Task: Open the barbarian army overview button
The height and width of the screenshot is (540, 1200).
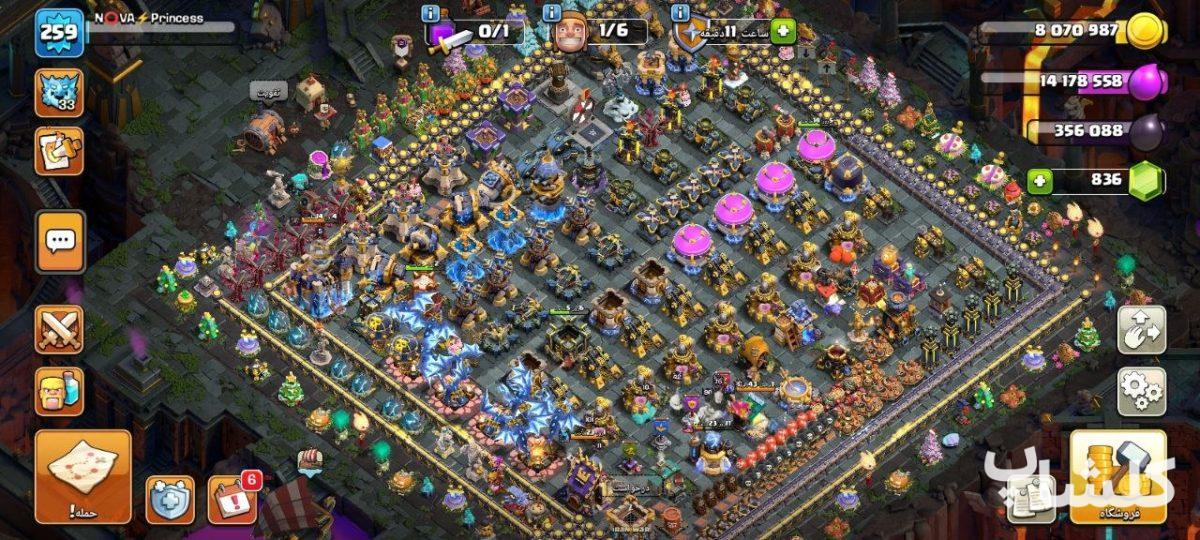Action: click(x=59, y=392)
